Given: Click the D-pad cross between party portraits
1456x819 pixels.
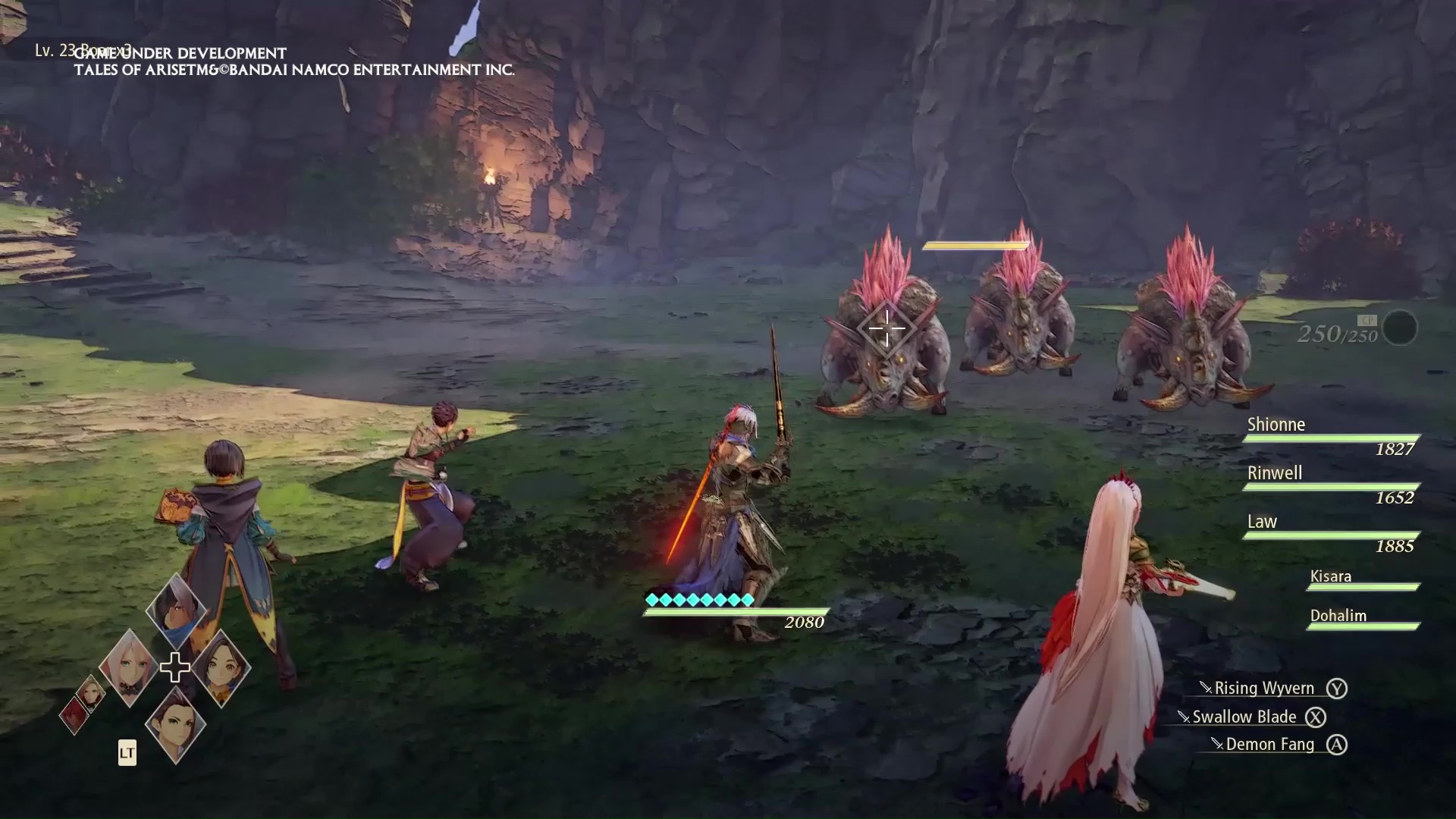Looking at the screenshot, I should (175, 667).
